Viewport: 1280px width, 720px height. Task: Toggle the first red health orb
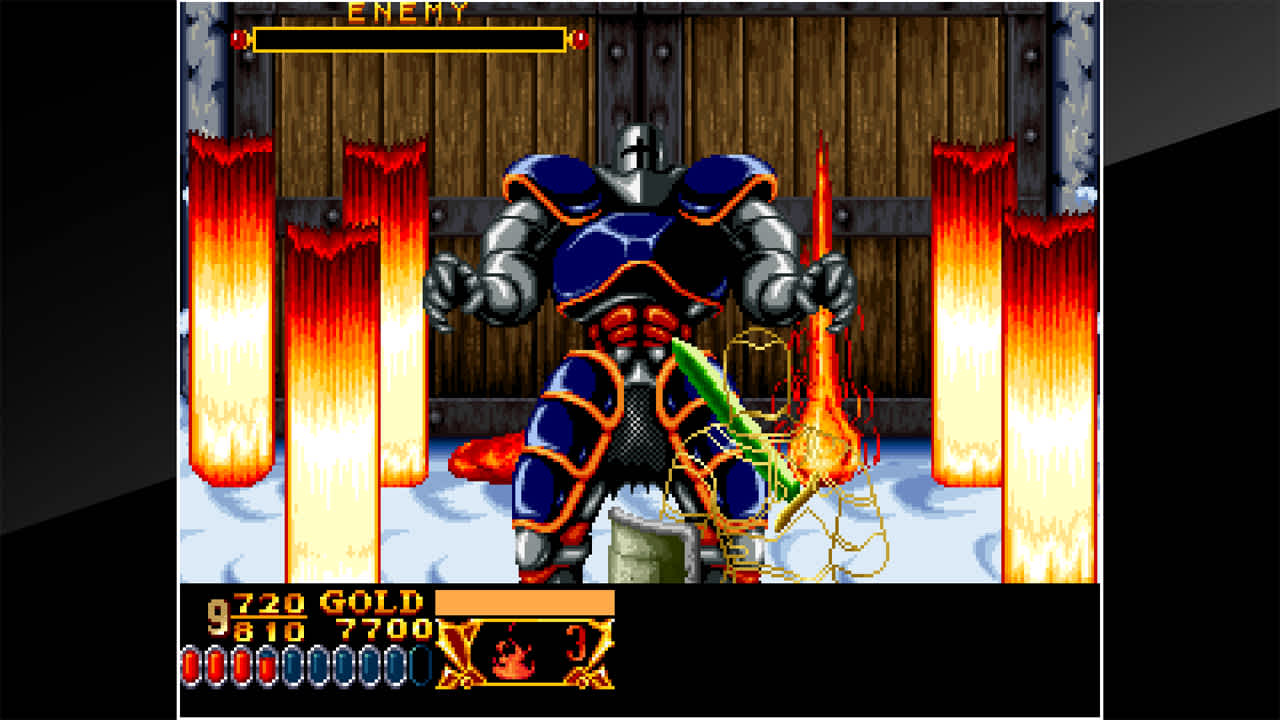coord(190,665)
